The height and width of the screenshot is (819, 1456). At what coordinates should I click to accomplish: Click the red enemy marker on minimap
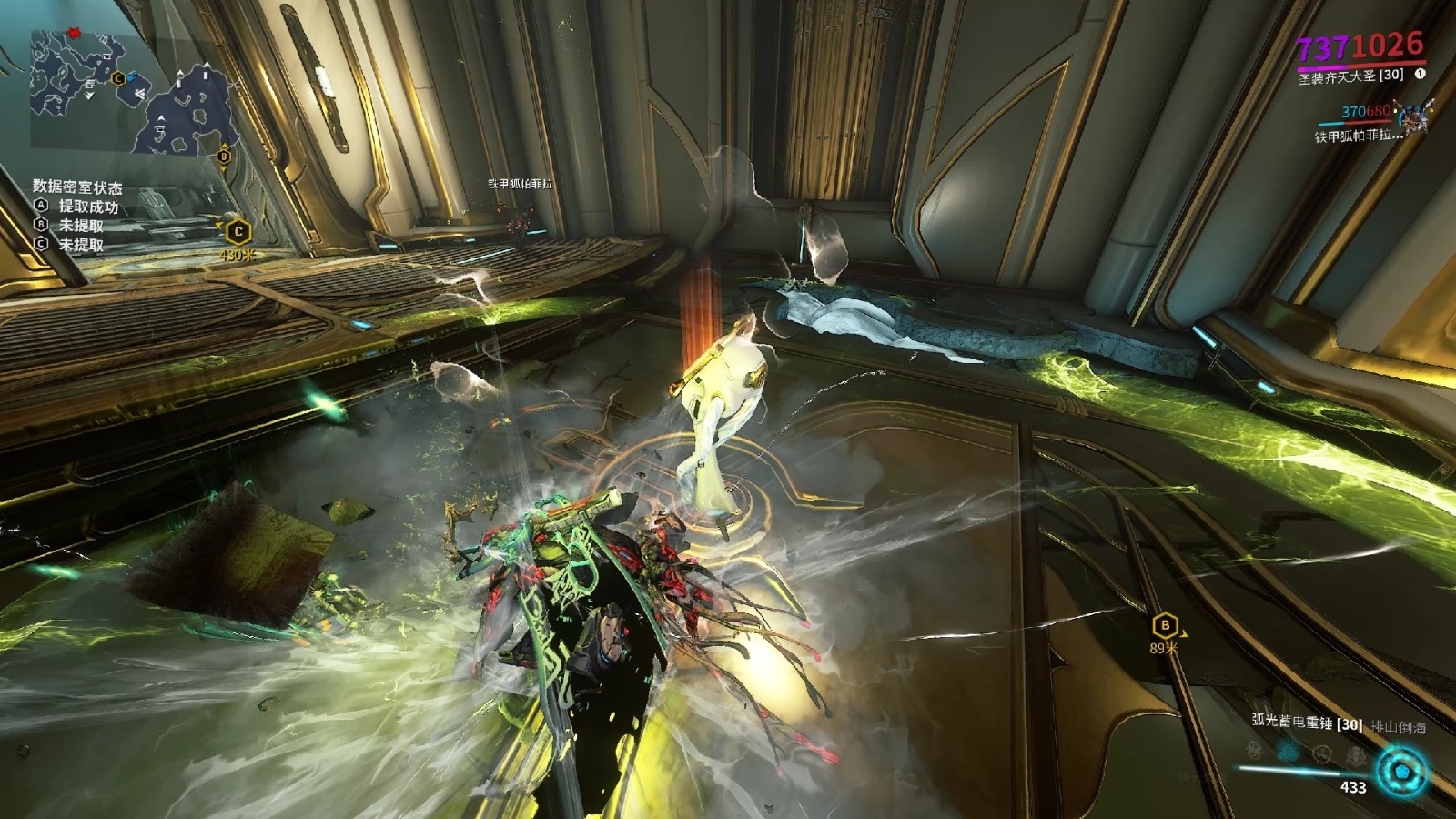(75, 34)
